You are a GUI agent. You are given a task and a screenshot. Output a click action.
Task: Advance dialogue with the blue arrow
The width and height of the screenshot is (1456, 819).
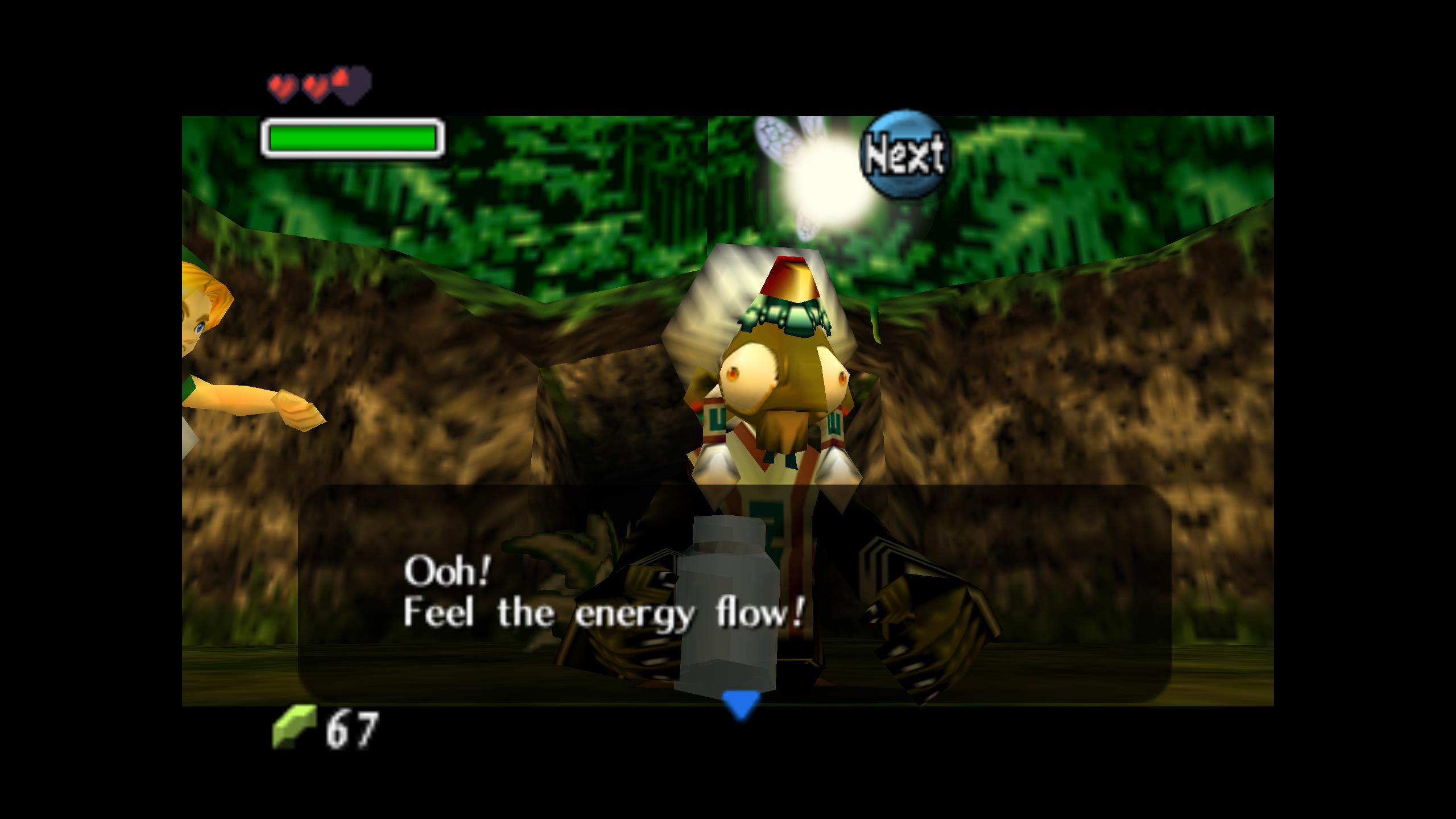pyautogui.click(x=741, y=704)
